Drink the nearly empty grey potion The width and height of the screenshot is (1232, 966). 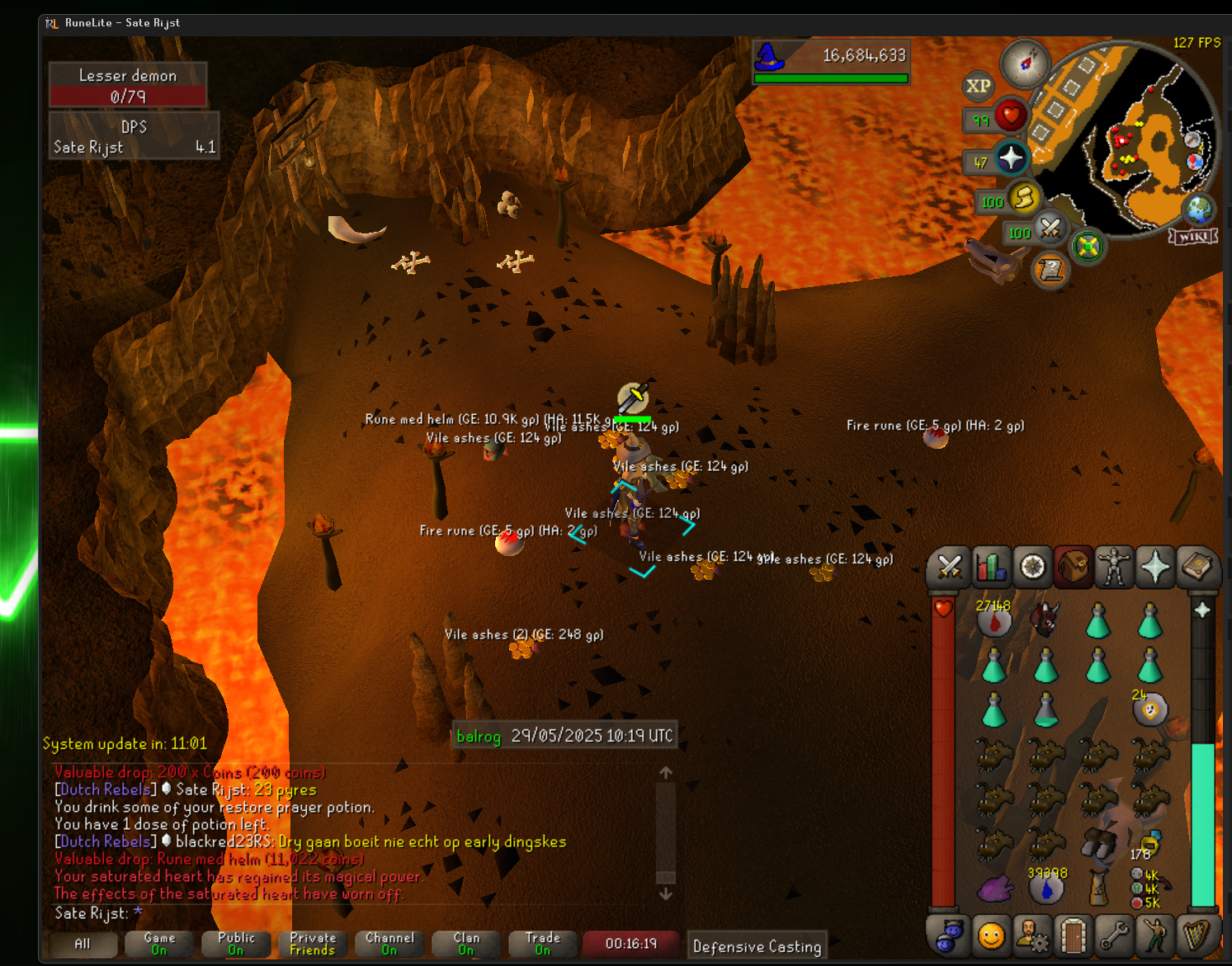pos(1046,709)
